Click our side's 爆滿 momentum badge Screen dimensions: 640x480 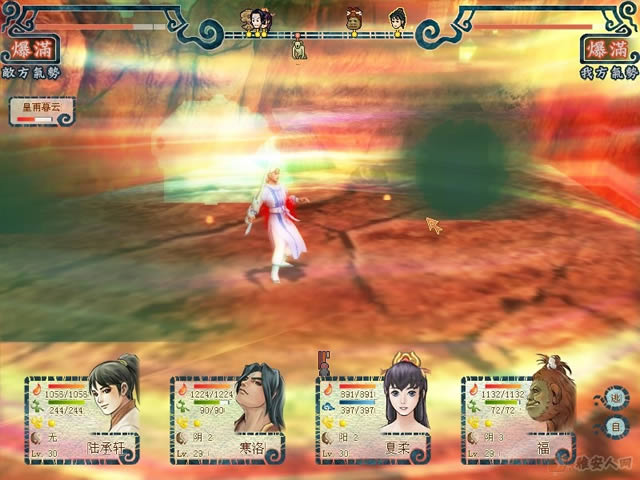(x=604, y=50)
